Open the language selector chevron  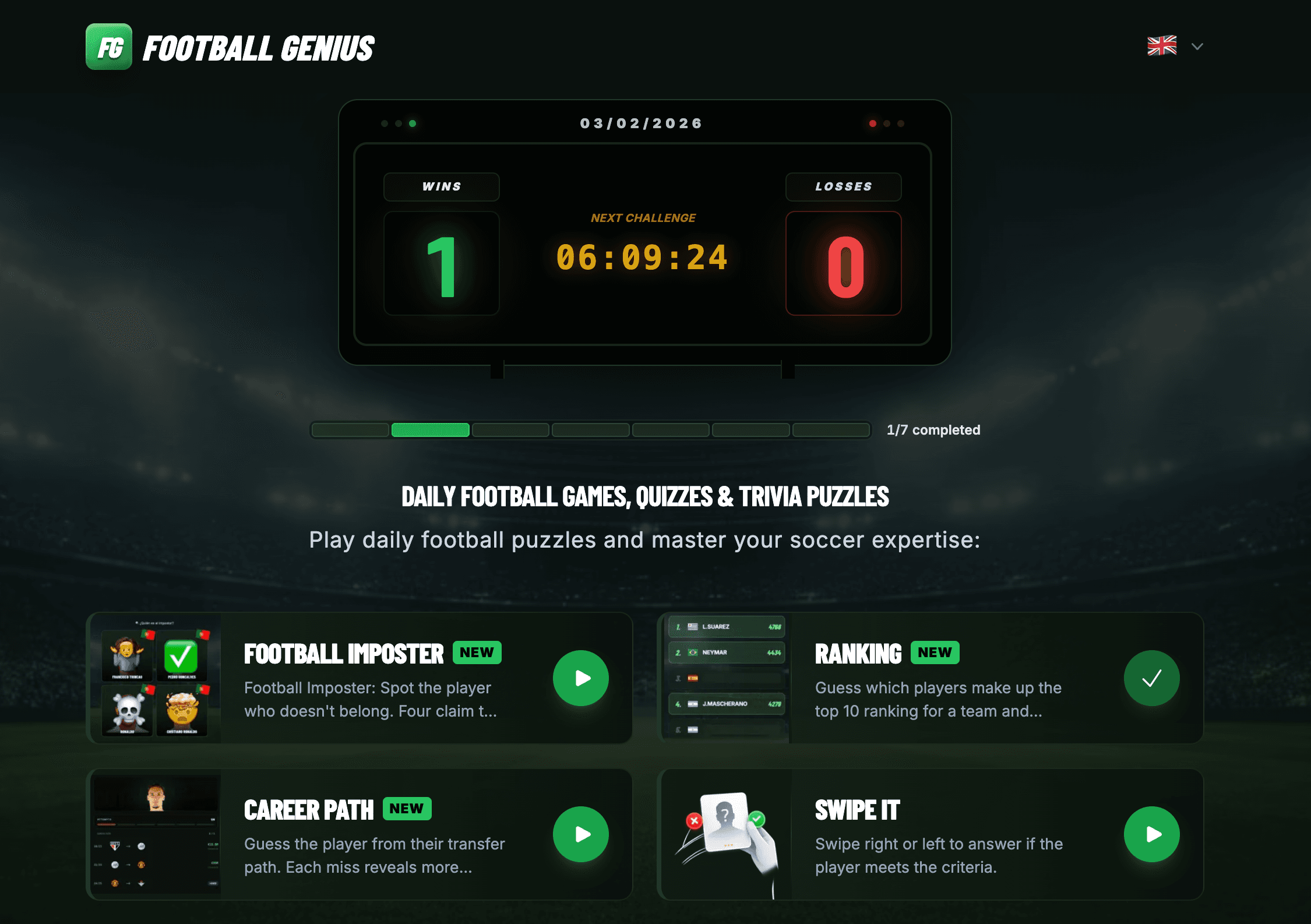(x=1197, y=45)
